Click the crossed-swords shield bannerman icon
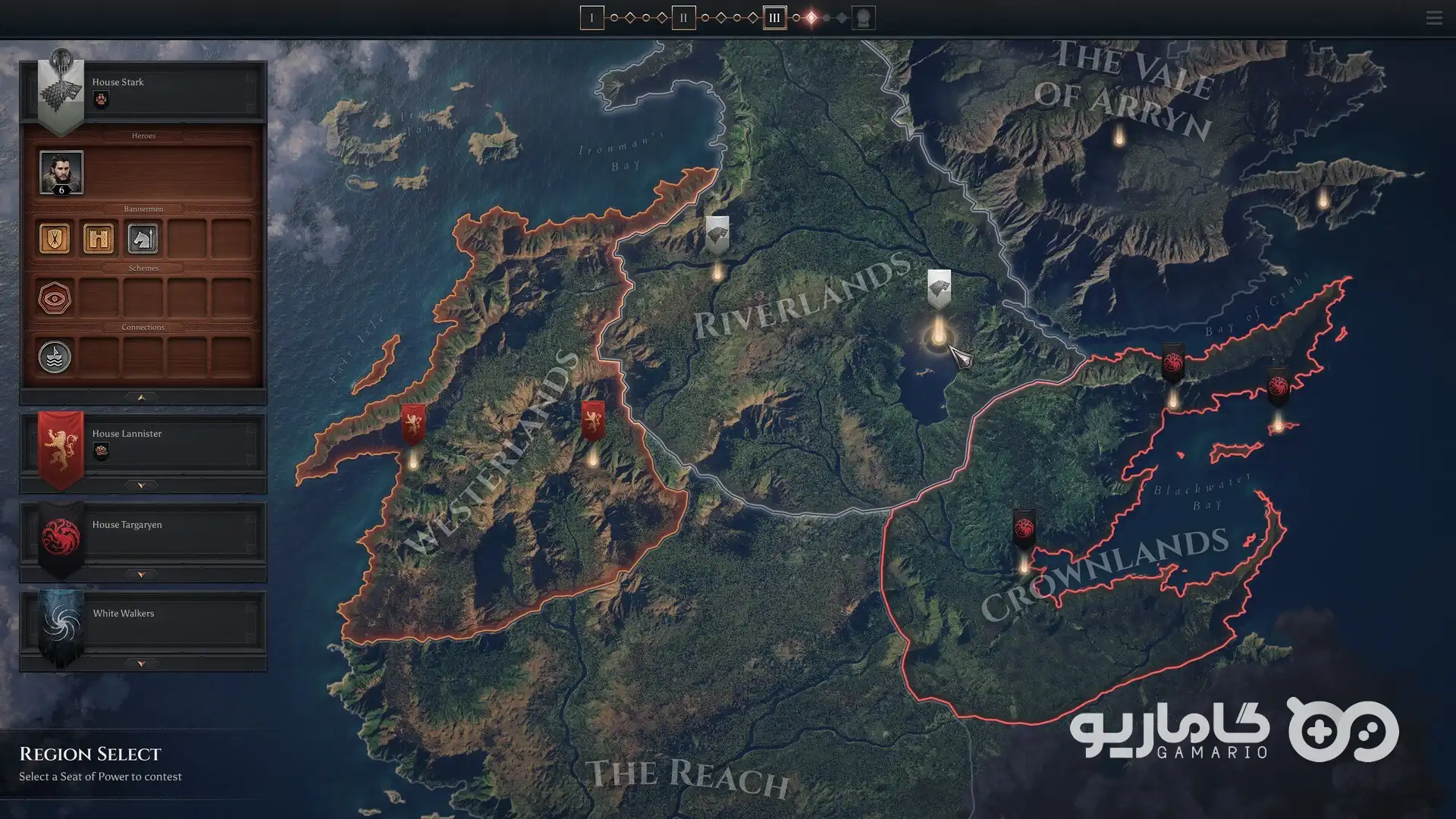Image resolution: width=1456 pixels, height=819 pixels. [x=55, y=238]
